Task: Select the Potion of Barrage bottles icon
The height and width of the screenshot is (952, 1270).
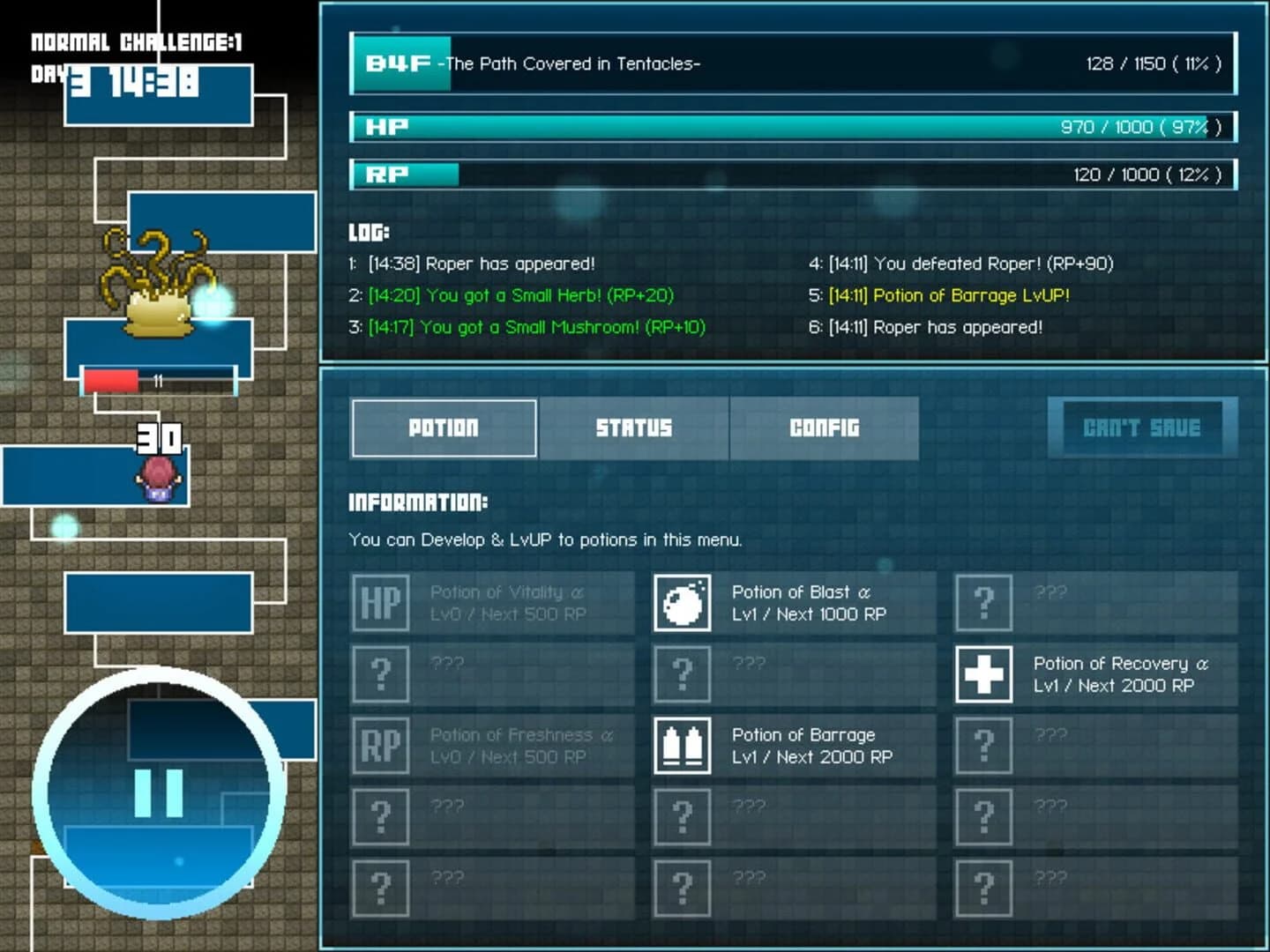Action: tap(682, 745)
